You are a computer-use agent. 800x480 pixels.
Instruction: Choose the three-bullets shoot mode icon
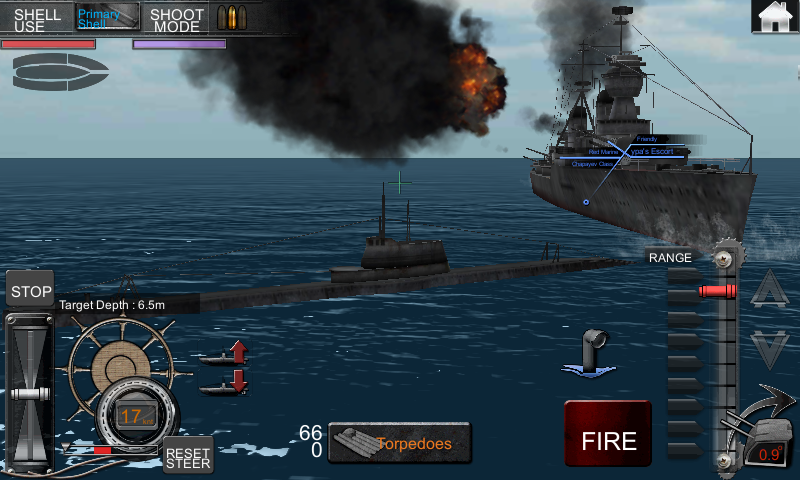233,18
